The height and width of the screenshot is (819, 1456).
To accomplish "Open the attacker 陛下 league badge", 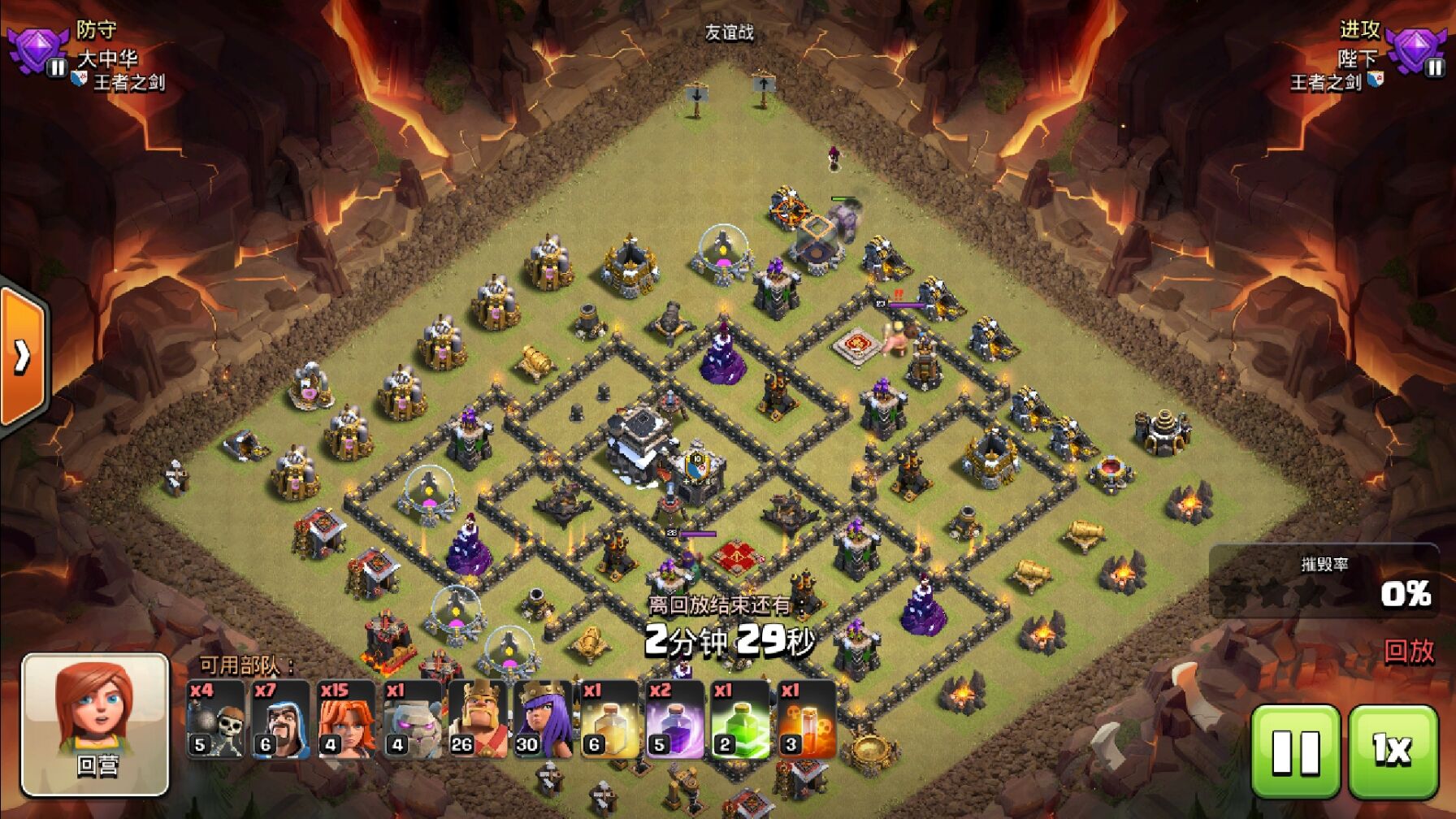I will (x=1416, y=50).
